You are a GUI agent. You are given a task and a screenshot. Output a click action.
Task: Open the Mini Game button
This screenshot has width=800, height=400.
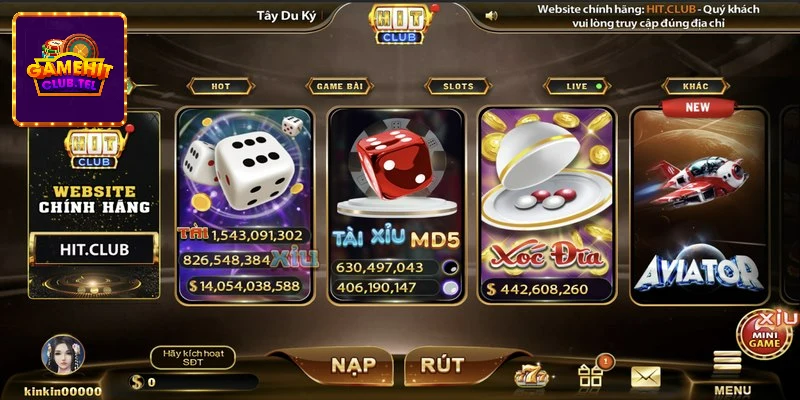pos(766,334)
